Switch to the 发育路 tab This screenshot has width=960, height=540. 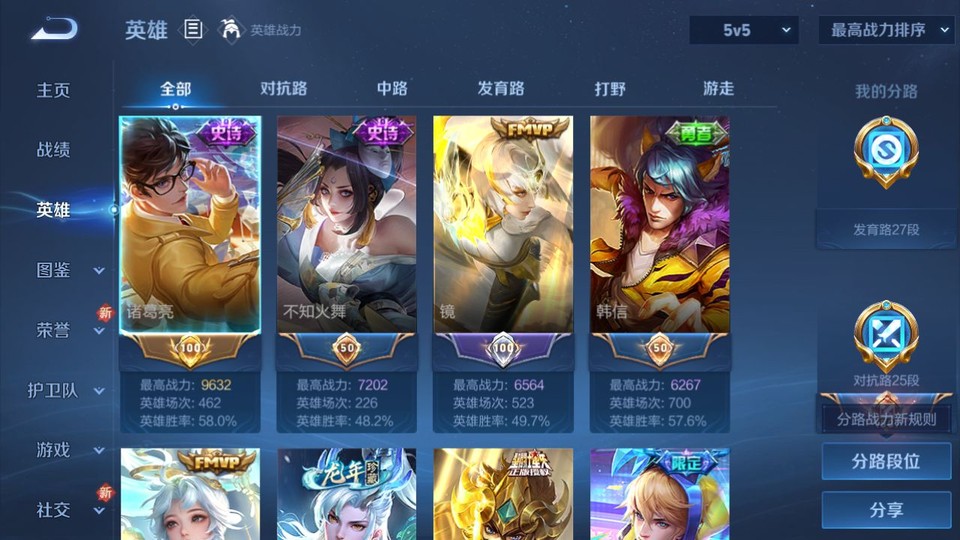click(x=501, y=88)
